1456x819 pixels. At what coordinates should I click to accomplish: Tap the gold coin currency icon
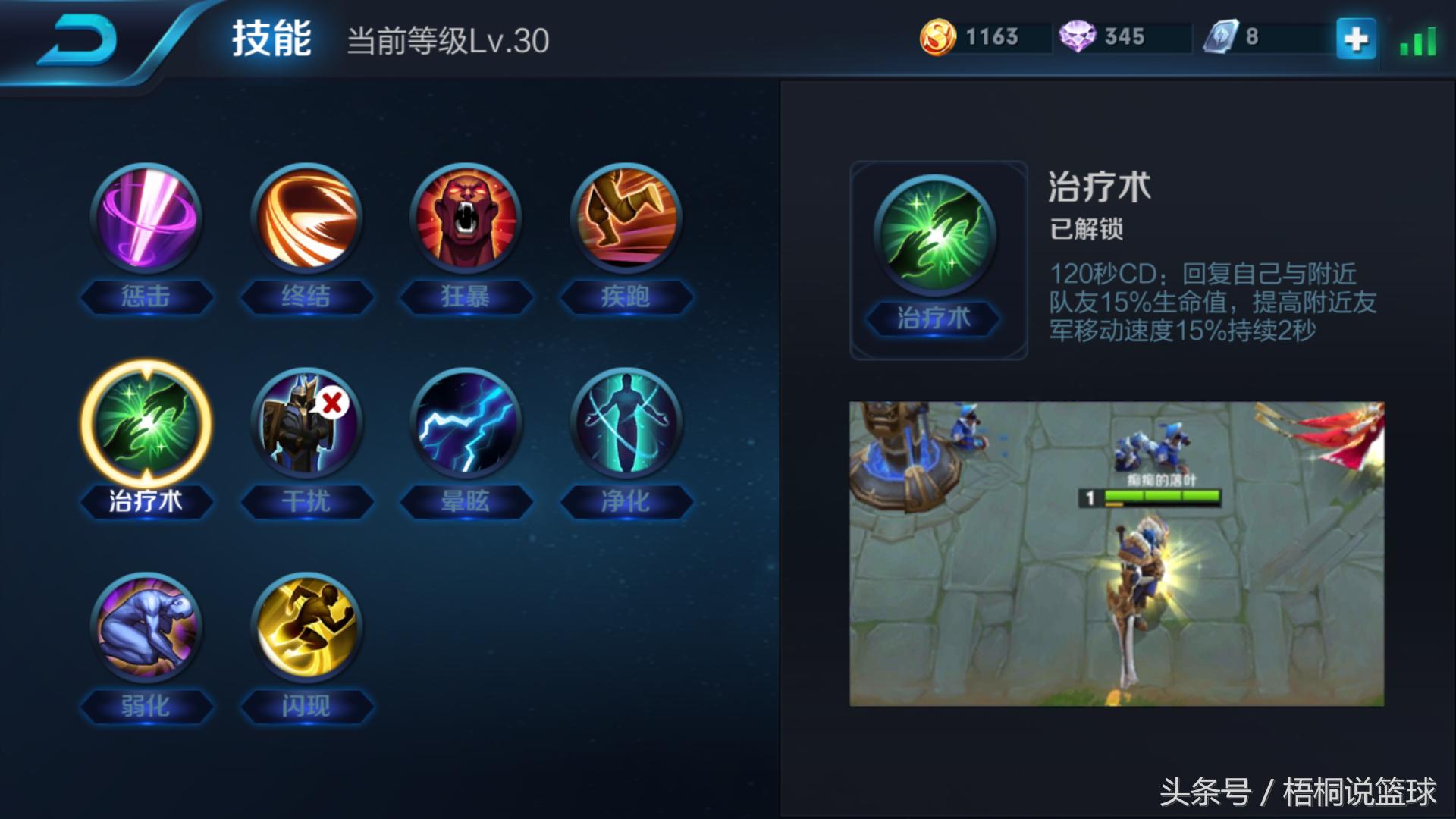[x=938, y=36]
